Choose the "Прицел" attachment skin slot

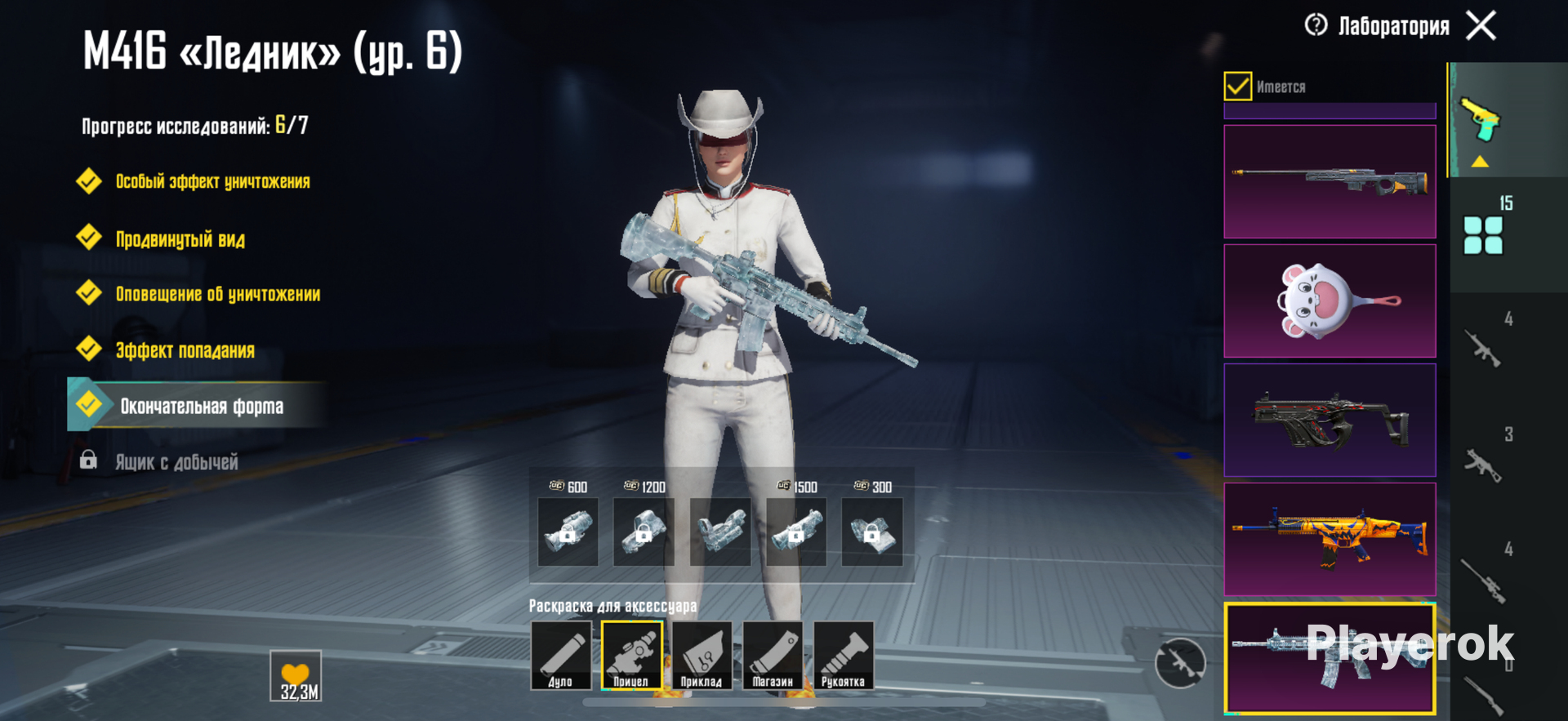point(631,656)
